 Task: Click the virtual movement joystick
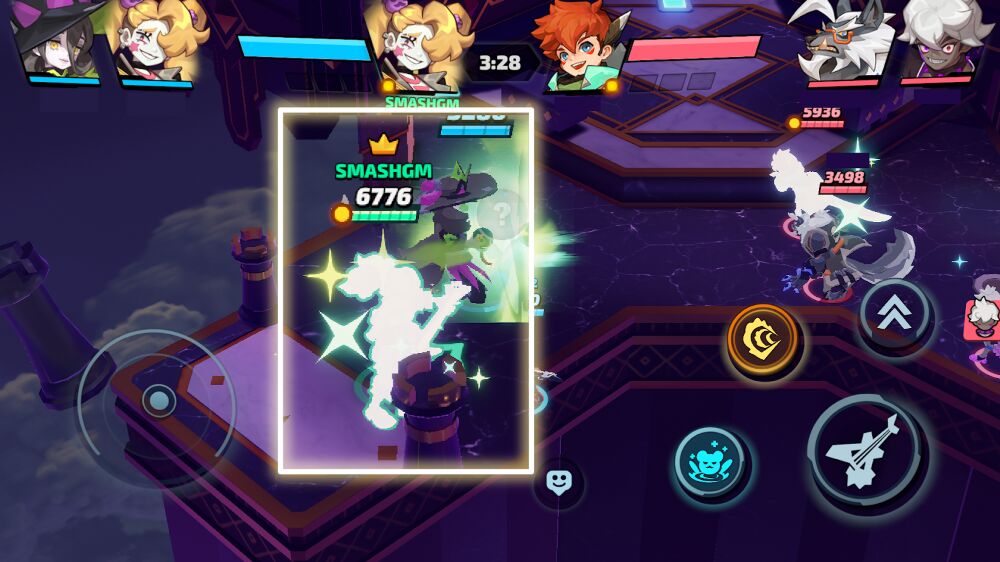tap(158, 401)
